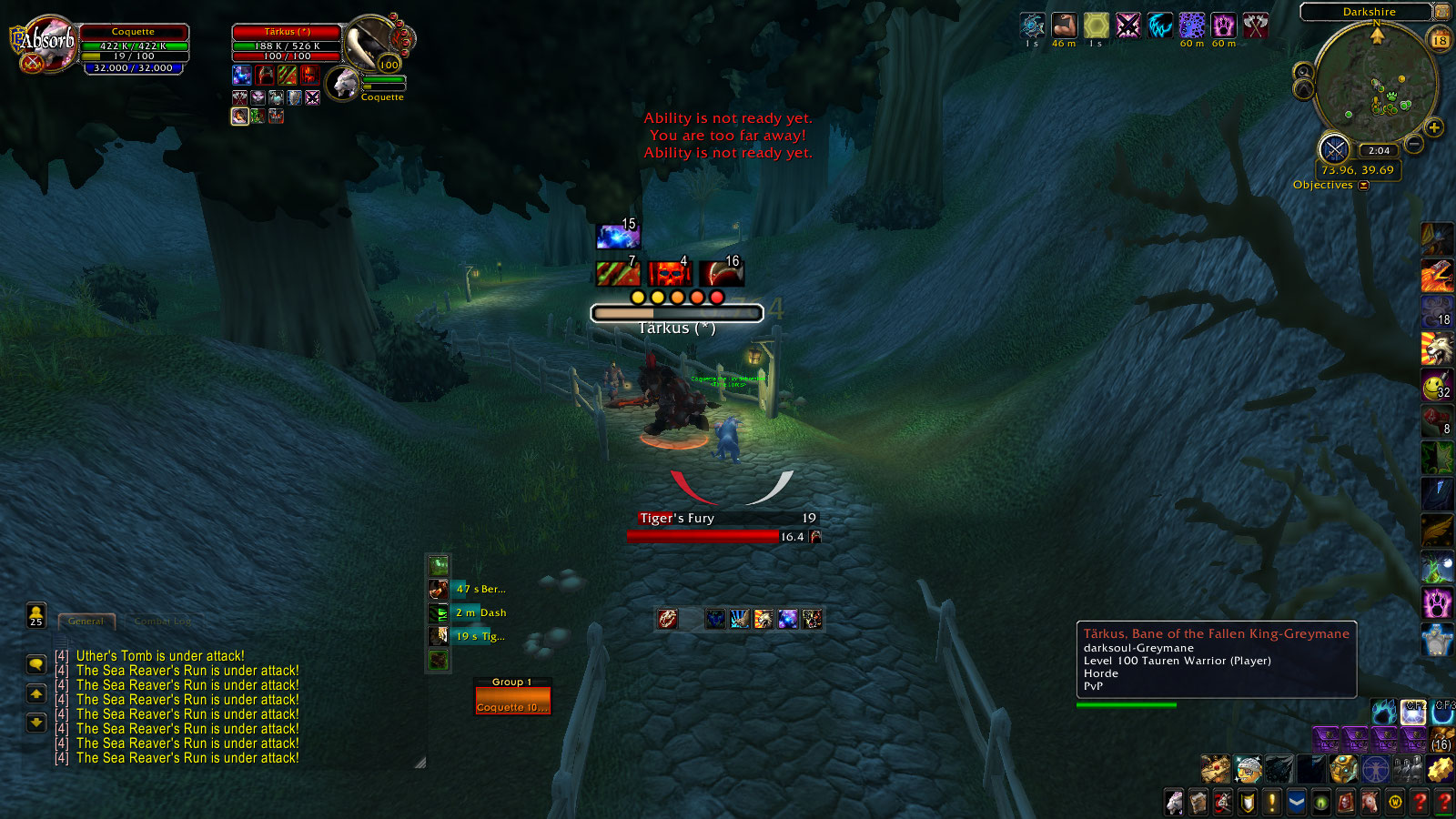Screen dimensions: 1456x819
Task: Click the chat down arrow button
Action: click(x=36, y=723)
